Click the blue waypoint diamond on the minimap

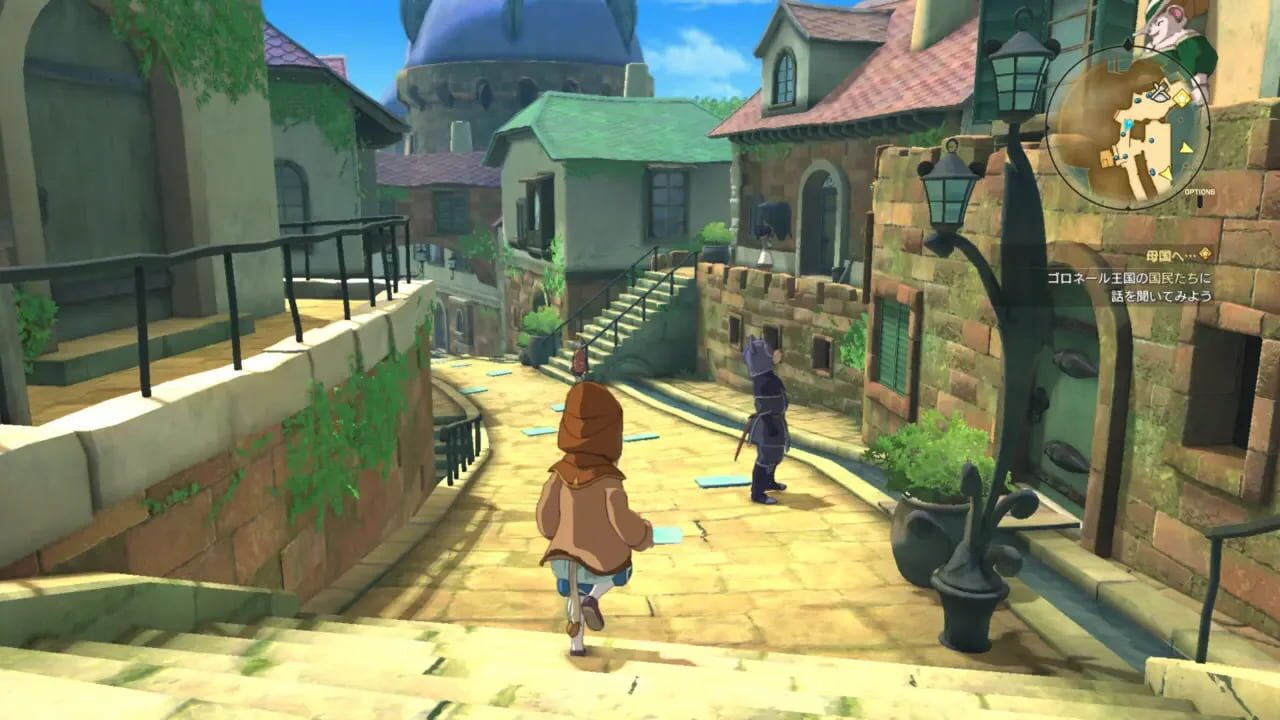1127,125
